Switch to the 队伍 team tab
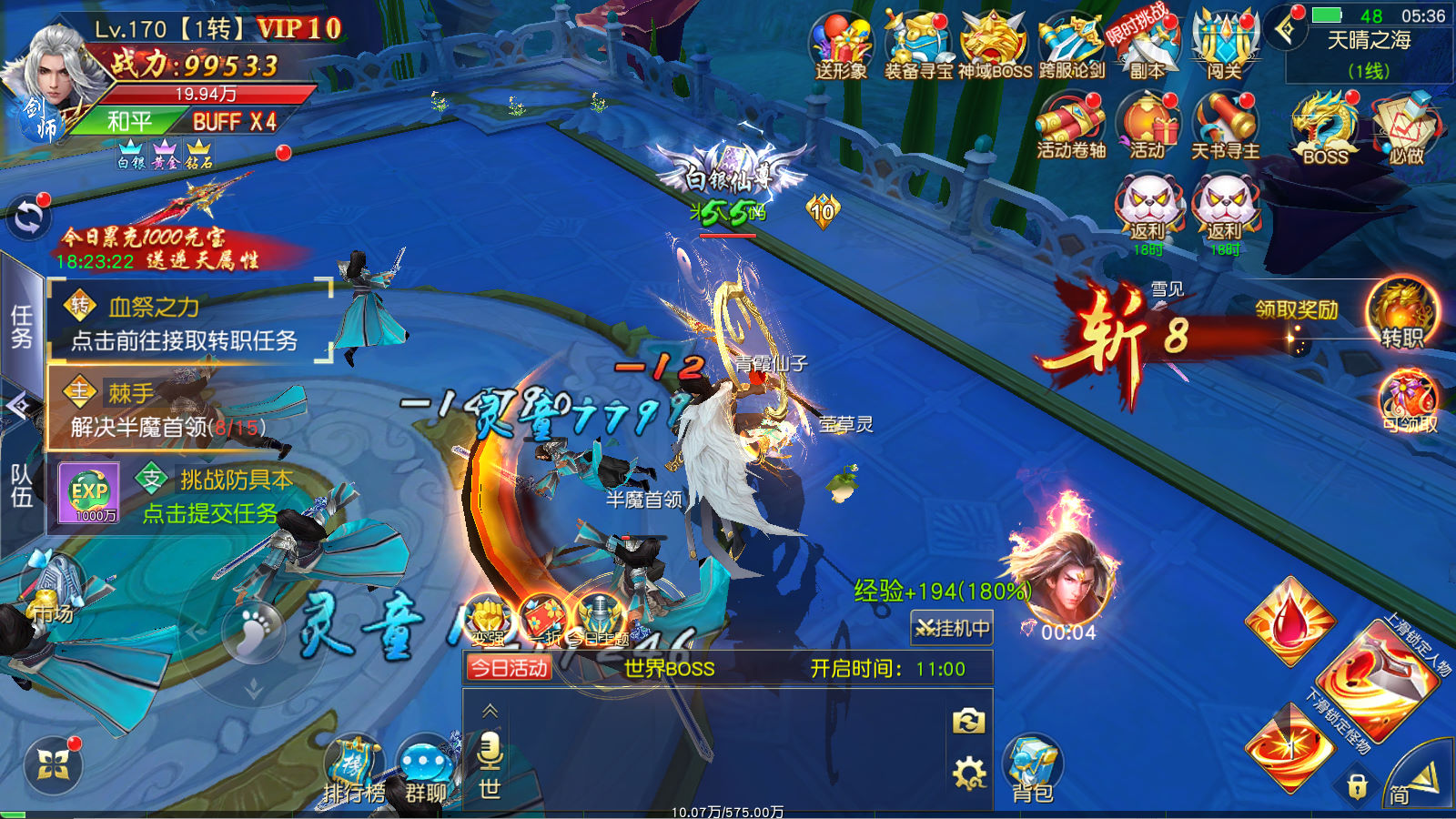Image resolution: width=1456 pixels, height=819 pixels. (x=21, y=485)
